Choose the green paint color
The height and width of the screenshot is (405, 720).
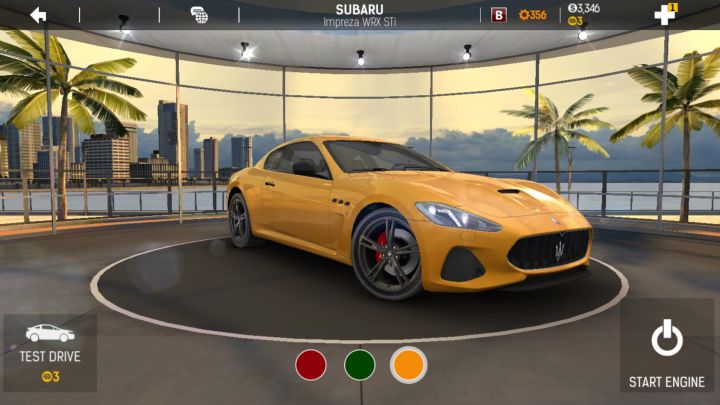tap(360, 364)
